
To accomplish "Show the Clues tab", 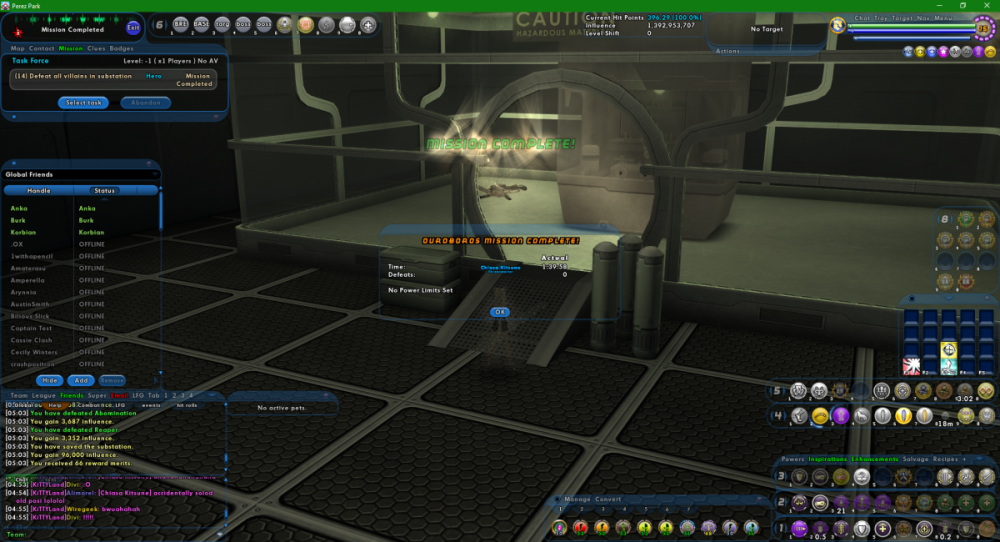I will point(97,47).
